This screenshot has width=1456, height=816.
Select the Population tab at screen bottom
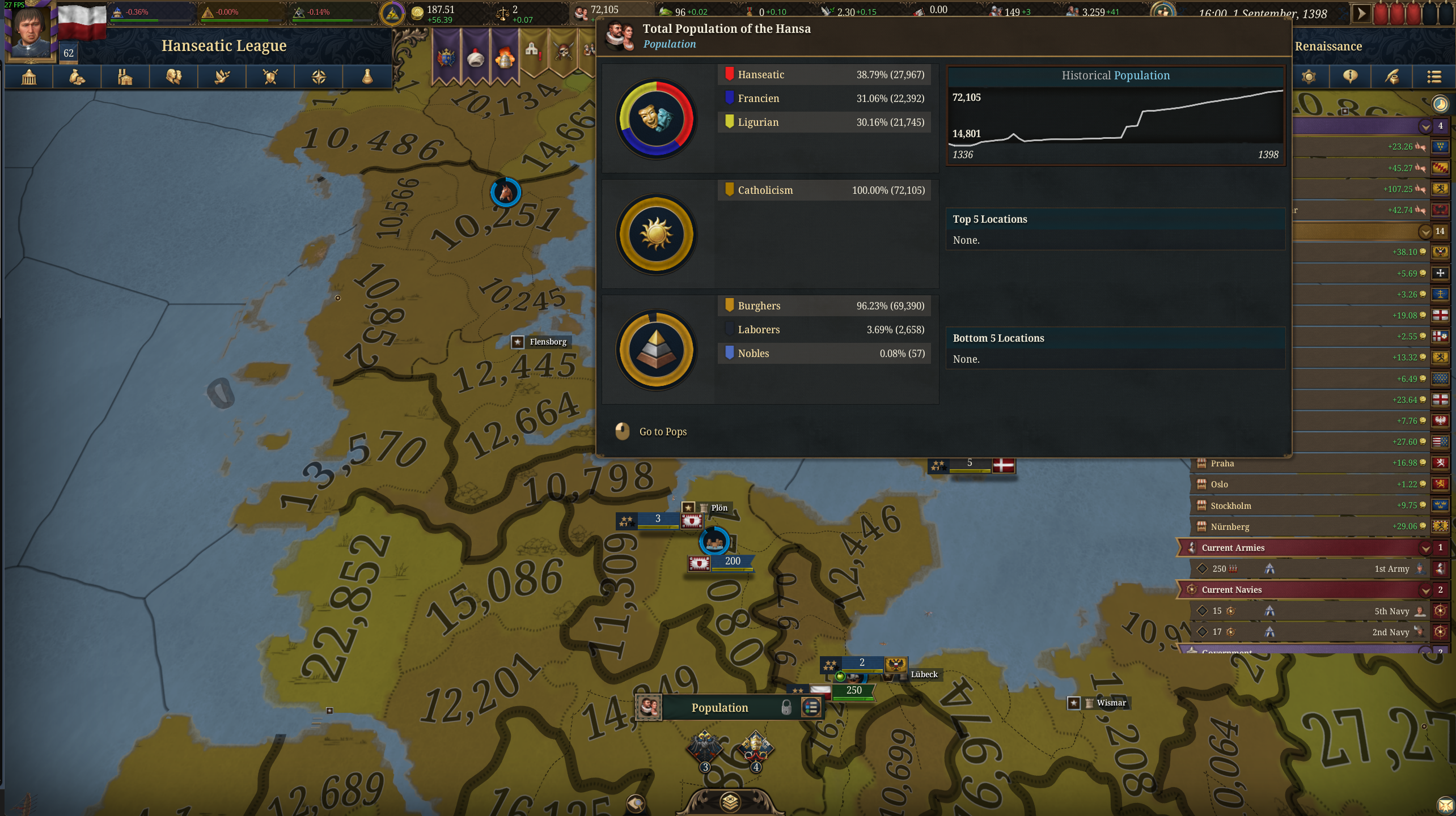(x=719, y=707)
